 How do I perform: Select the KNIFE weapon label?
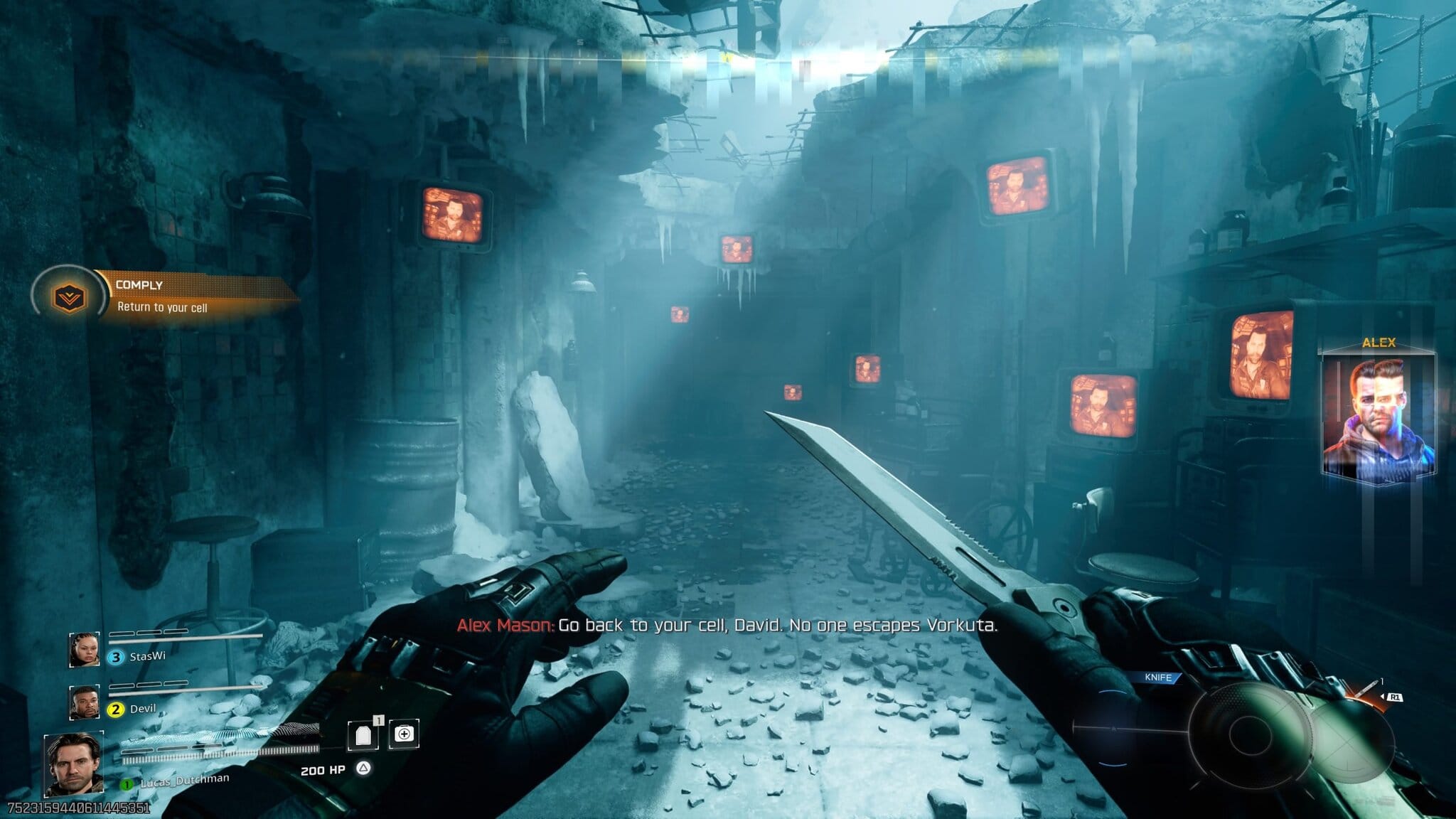click(x=1157, y=678)
